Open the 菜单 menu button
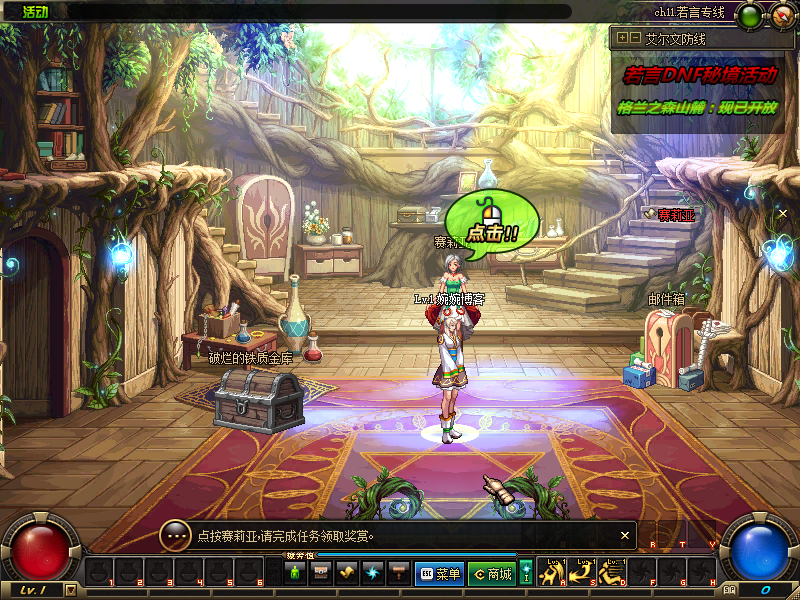Viewport: 800px width, 600px height. pyautogui.click(x=439, y=573)
